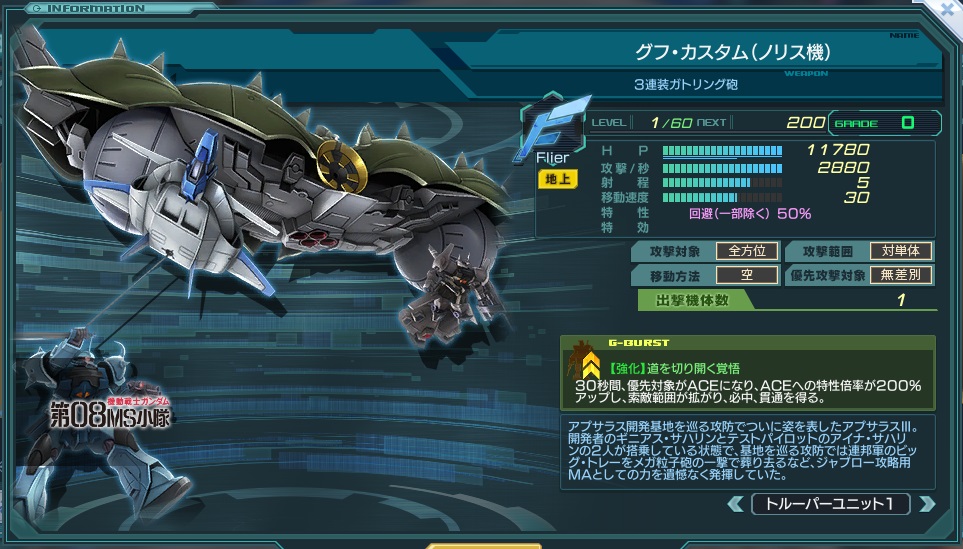The image size is (963, 549).
Task: Show the next trooper unit with right arrow
Action: [926, 504]
